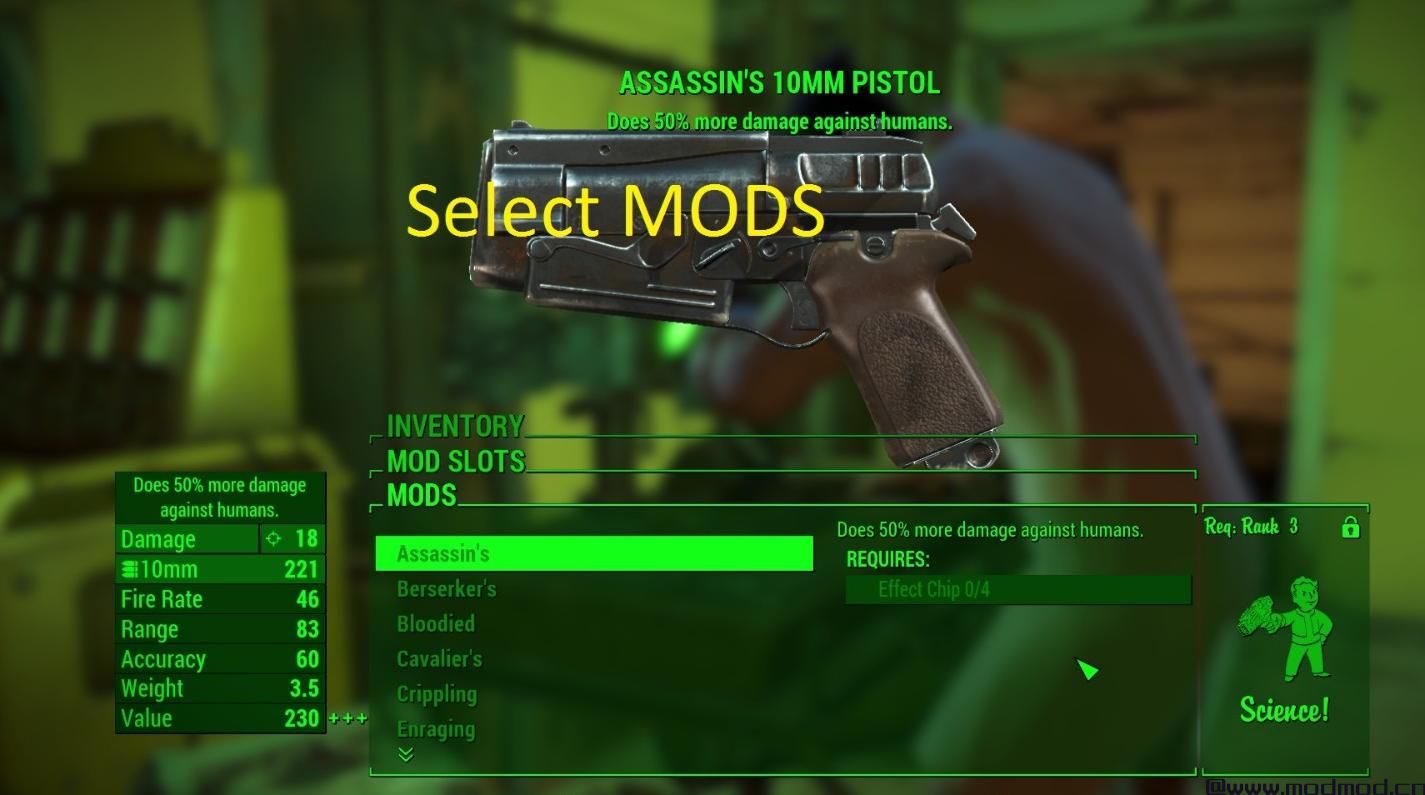This screenshot has width=1425, height=795.
Task: Click the MODS section header
Action: click(421, 495)
